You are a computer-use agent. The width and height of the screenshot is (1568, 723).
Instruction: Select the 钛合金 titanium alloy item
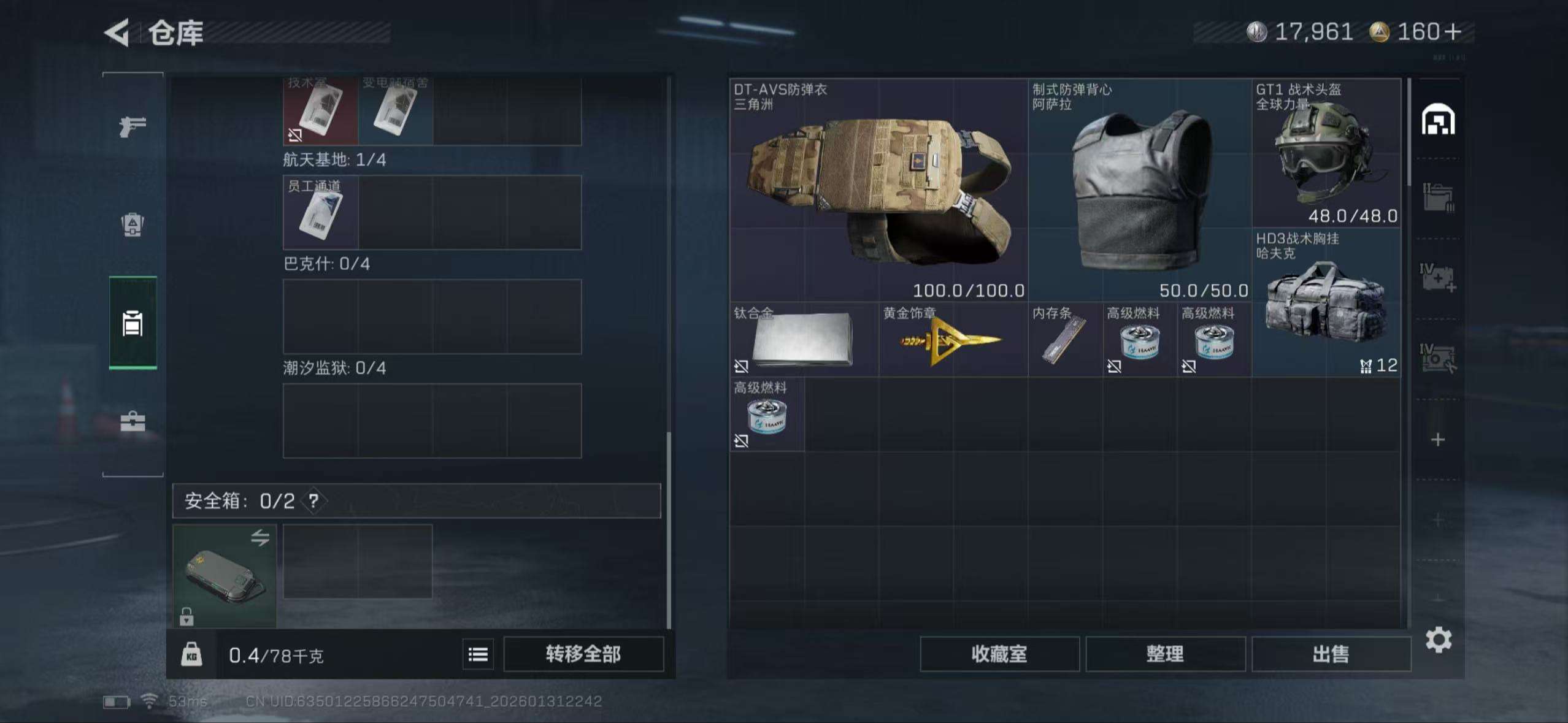[804, 339]
